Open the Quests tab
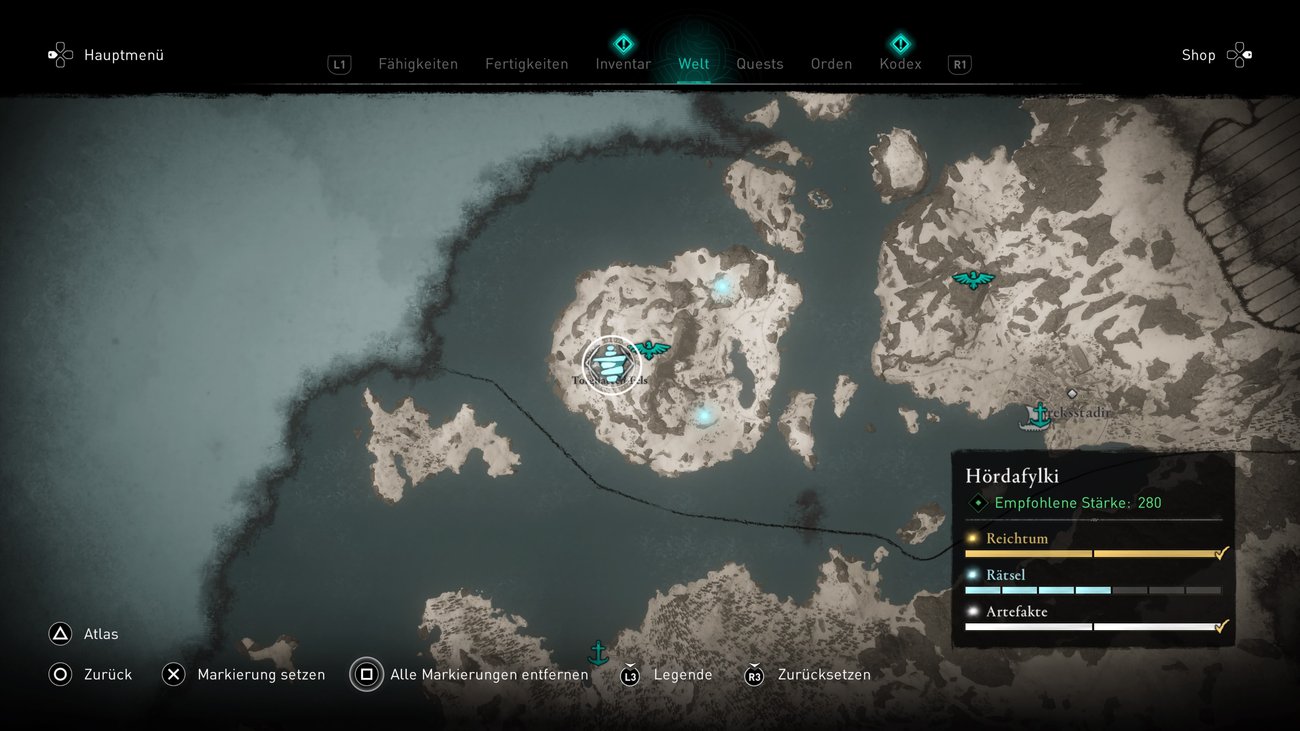This screenshot has width=1300, height=731. [x=759, y=64]
